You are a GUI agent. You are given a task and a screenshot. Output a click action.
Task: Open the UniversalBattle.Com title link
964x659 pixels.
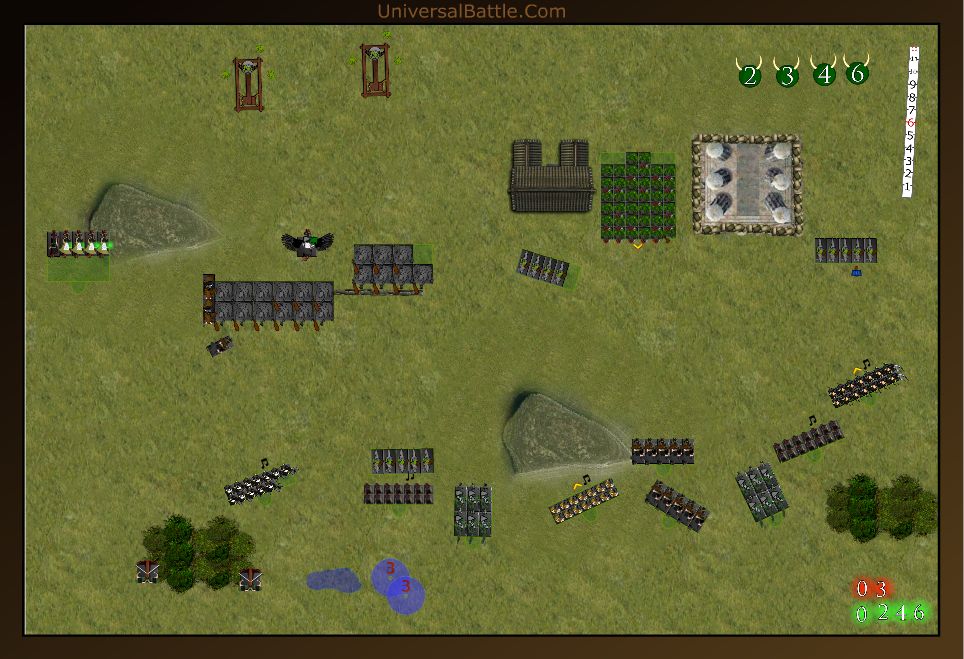click(471, 11)
